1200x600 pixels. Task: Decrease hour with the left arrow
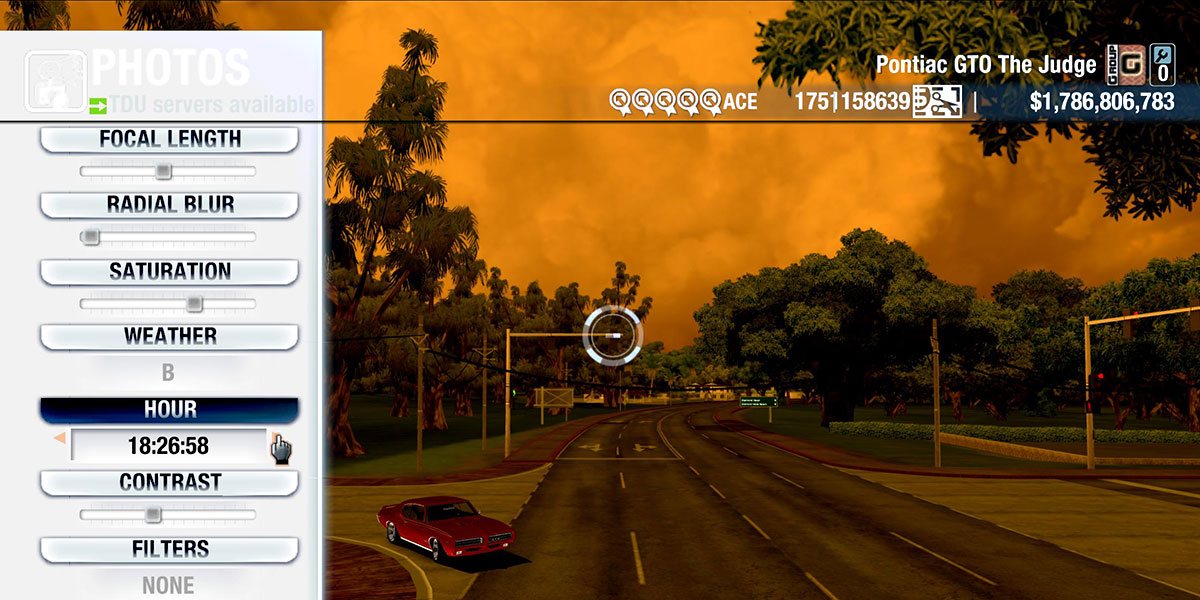pyautogui.click(x=60, y=438)
